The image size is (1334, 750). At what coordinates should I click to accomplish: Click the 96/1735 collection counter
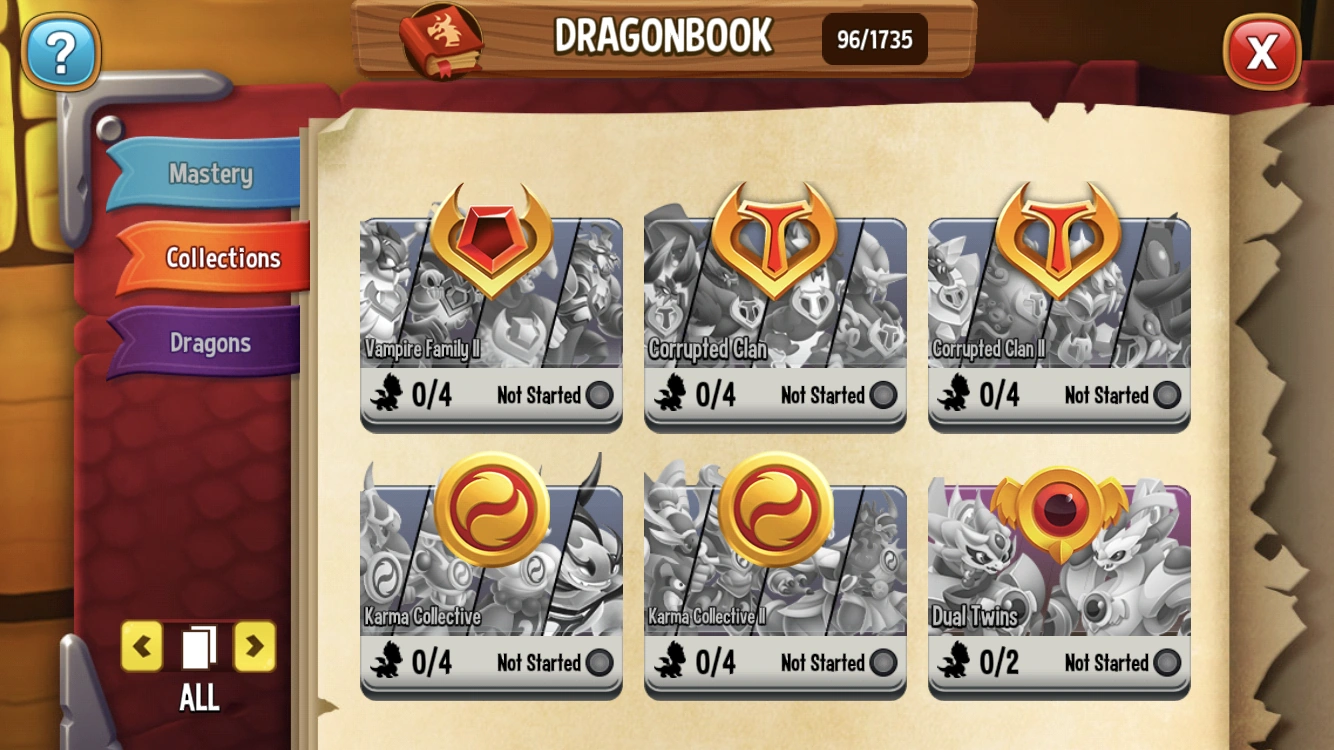click(x=874, y=38)
